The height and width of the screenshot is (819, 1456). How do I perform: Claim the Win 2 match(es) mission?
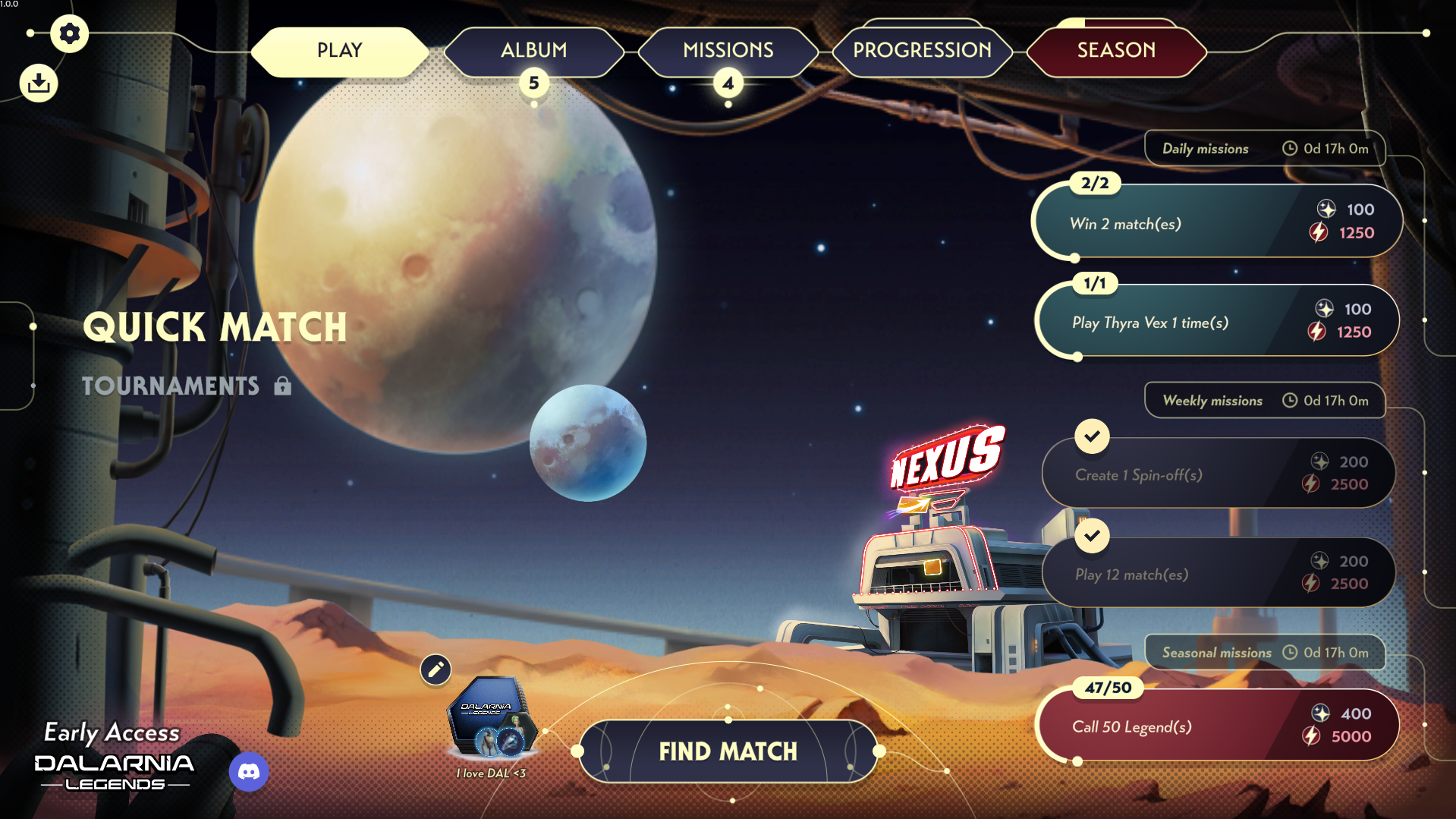click(x=1216, y=222)
